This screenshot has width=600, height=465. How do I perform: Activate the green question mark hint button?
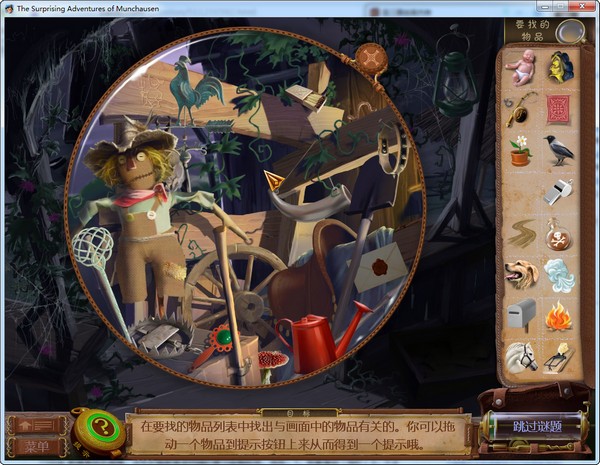coord(99,428)
